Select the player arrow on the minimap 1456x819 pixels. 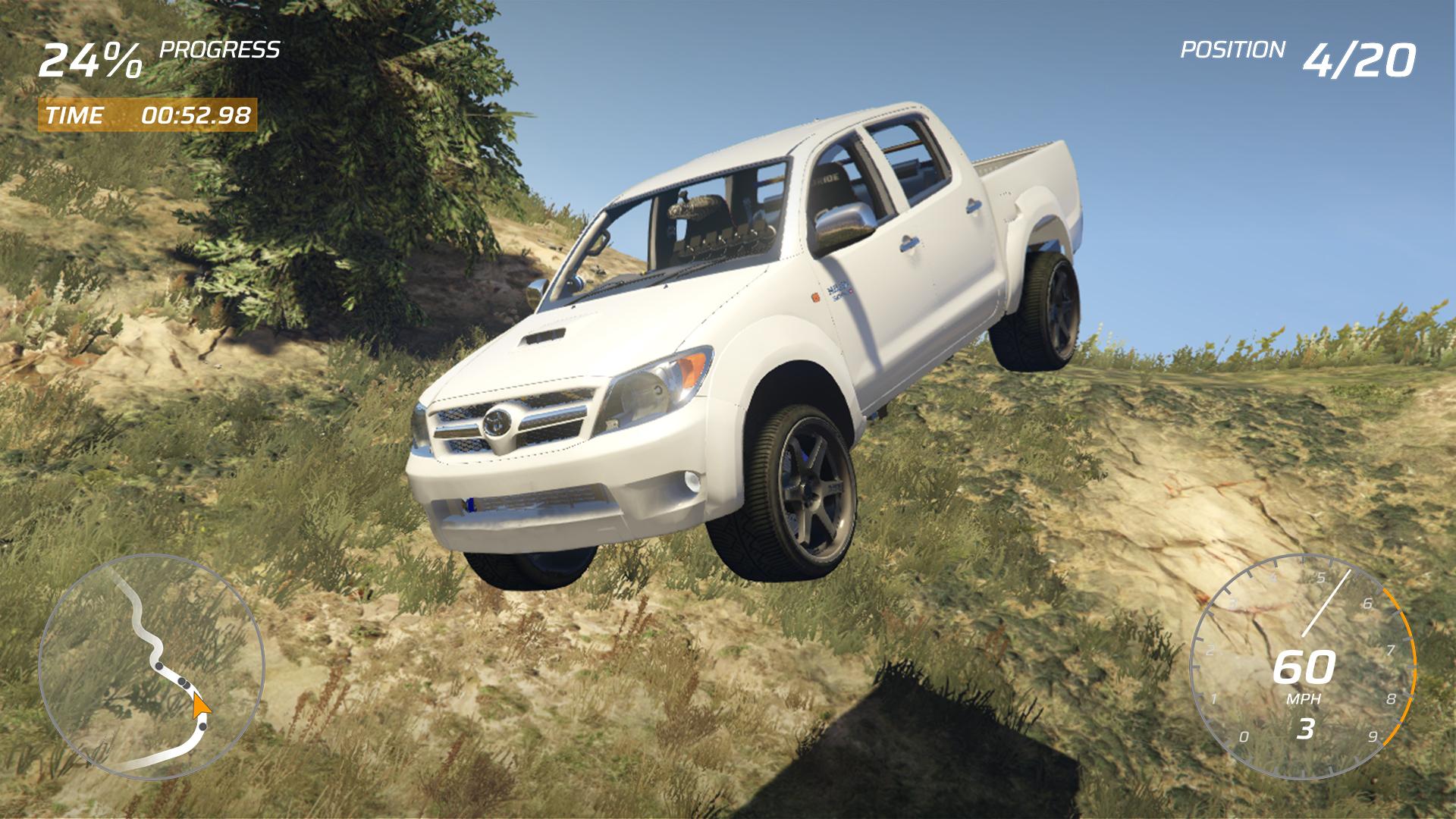pos(202,707)
